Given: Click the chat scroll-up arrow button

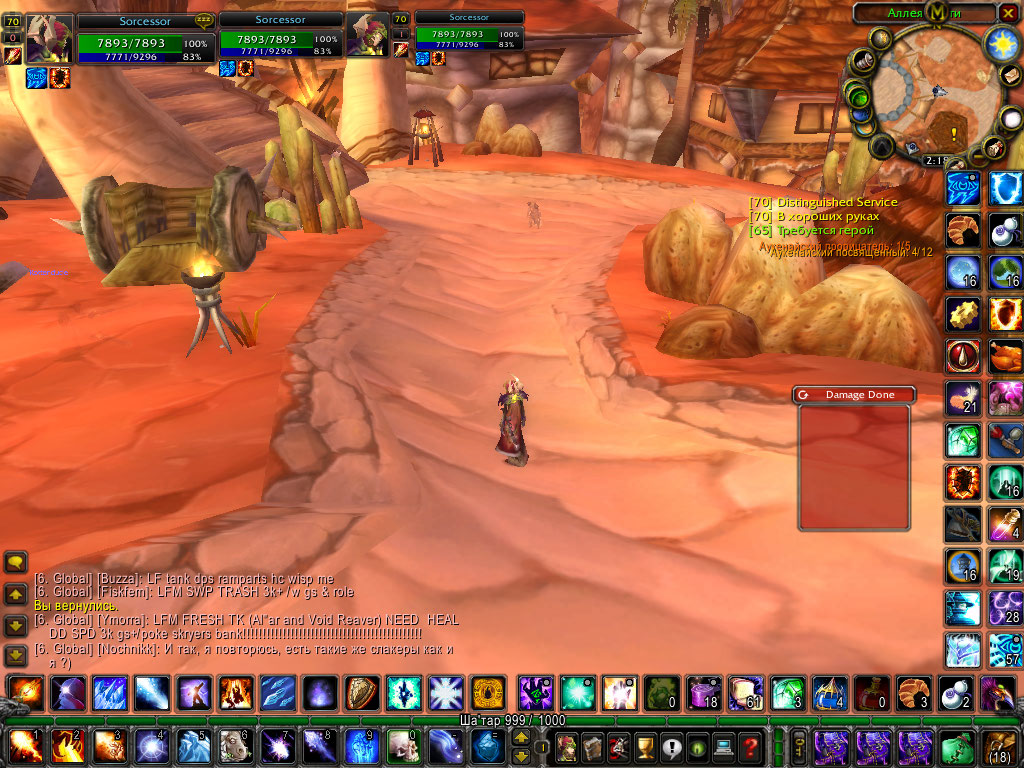Looking at the screenshot, I should [x=16, y=594].
